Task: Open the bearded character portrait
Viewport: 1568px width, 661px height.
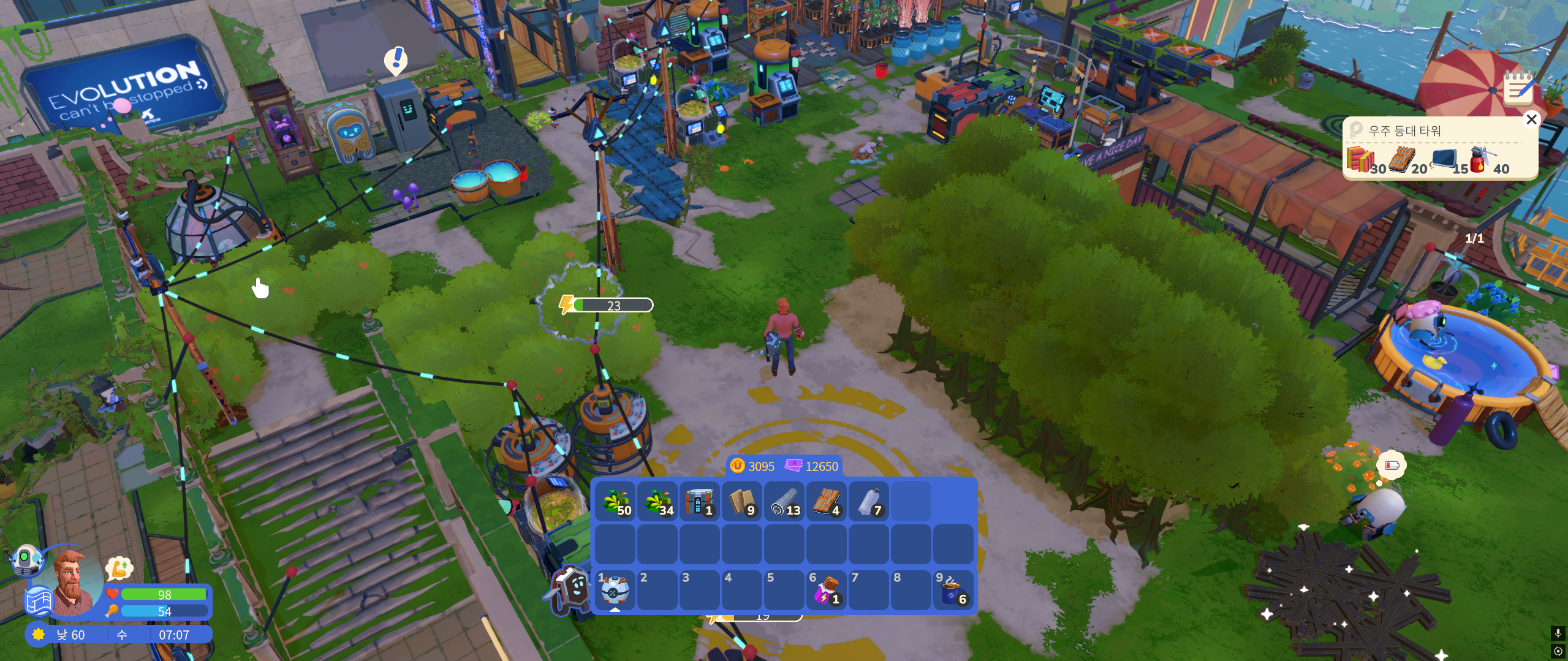Action: pyautogui.click(x=72, y=582)
